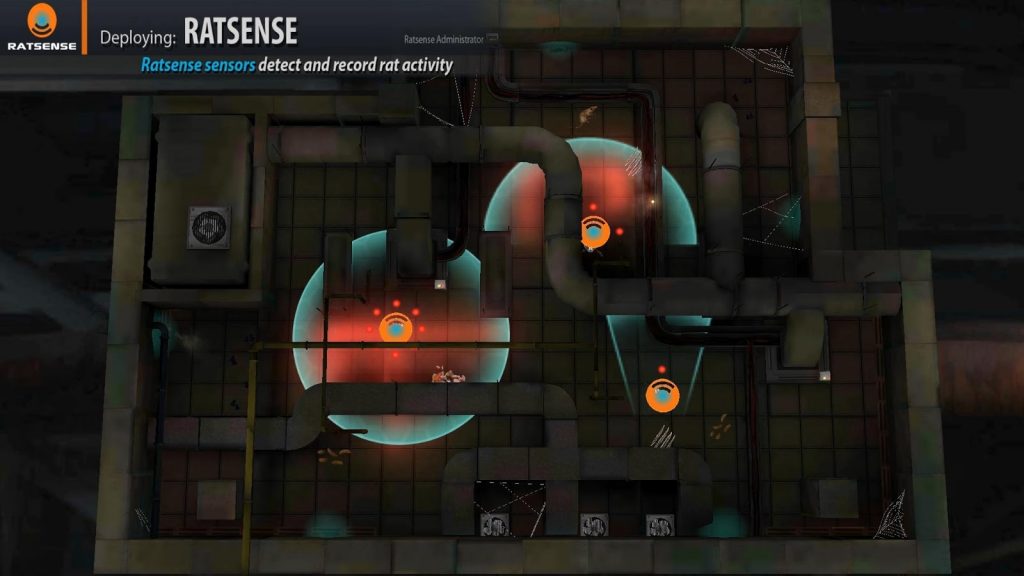
Task: Click the Ratsense logo in the header
Action: point(41,27)
